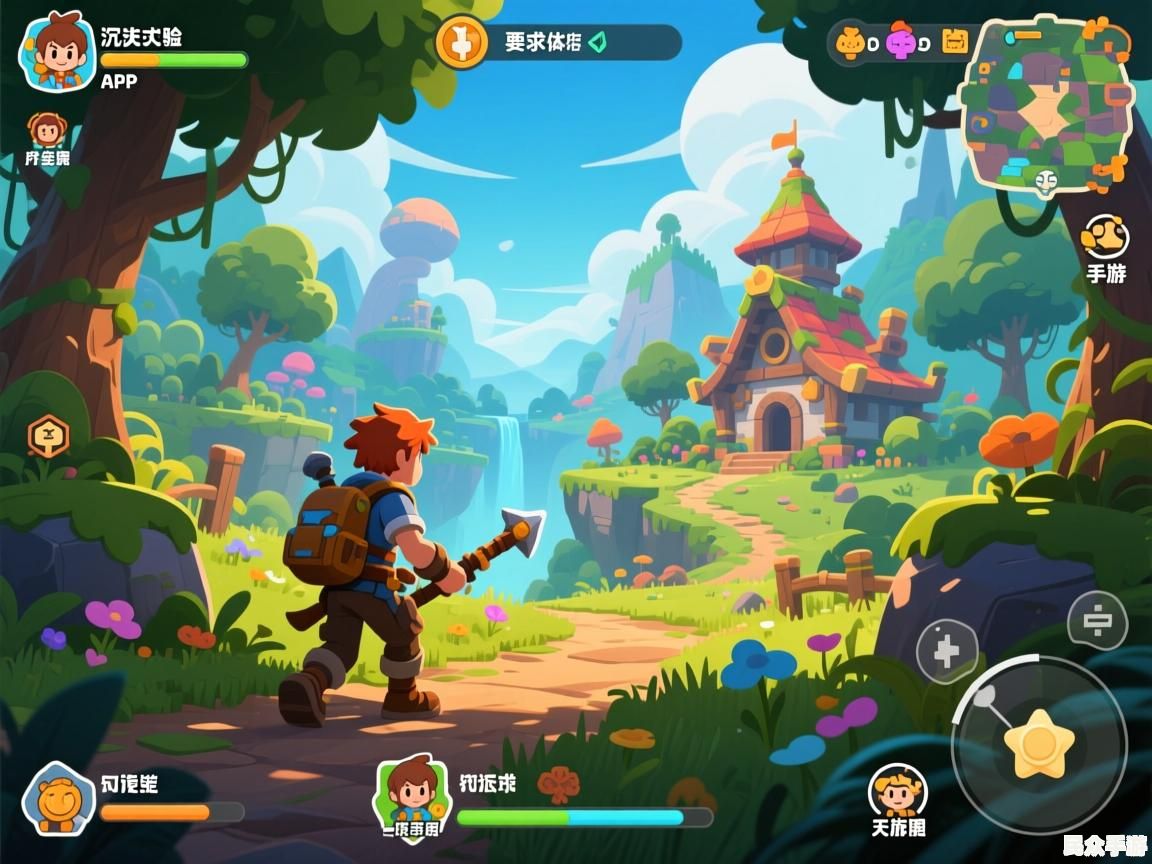Click the orange calendar icon
Screen dimensions: 1152x864
click(x=955, y=42)
